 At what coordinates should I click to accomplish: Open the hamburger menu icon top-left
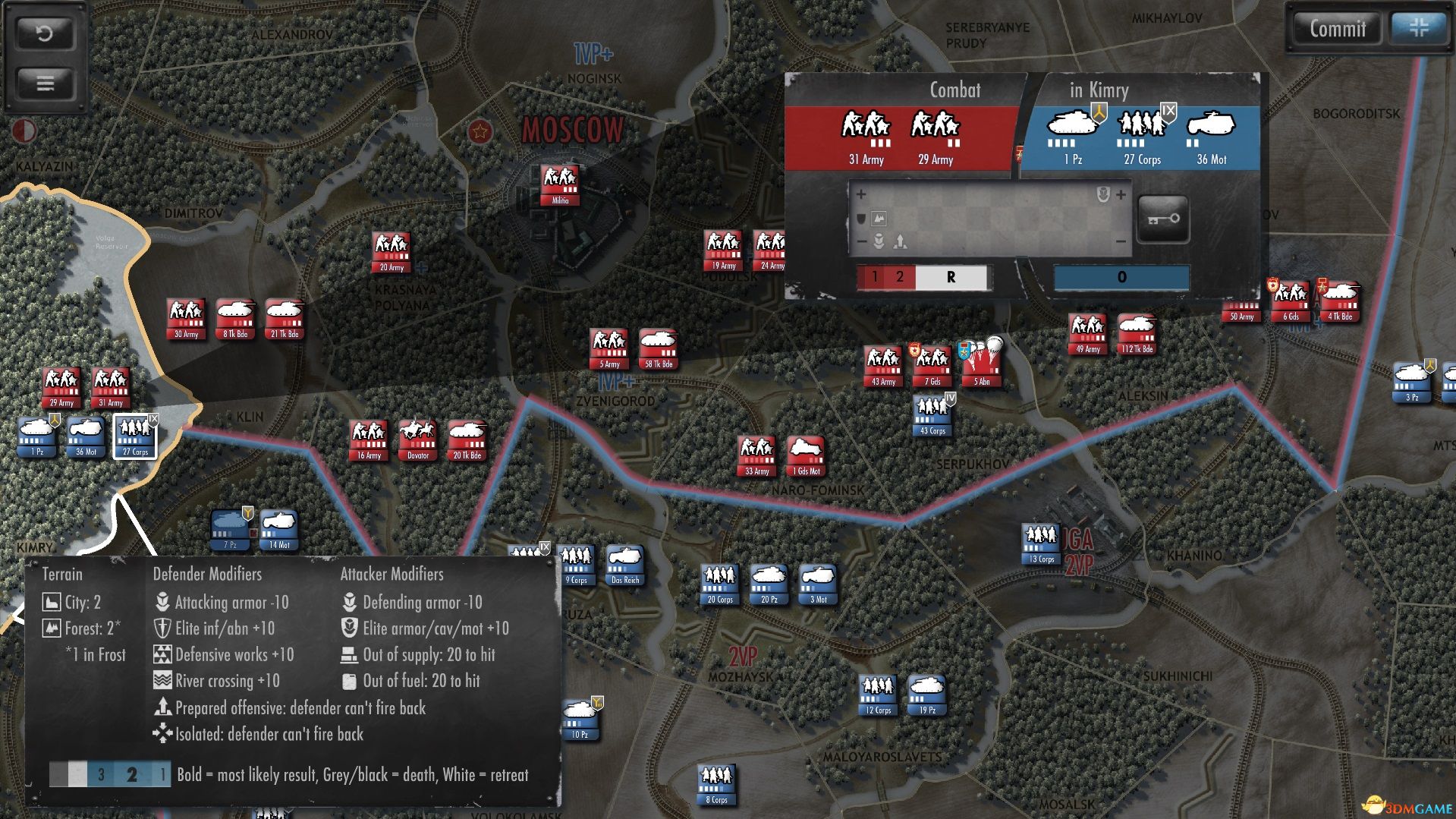44,83
